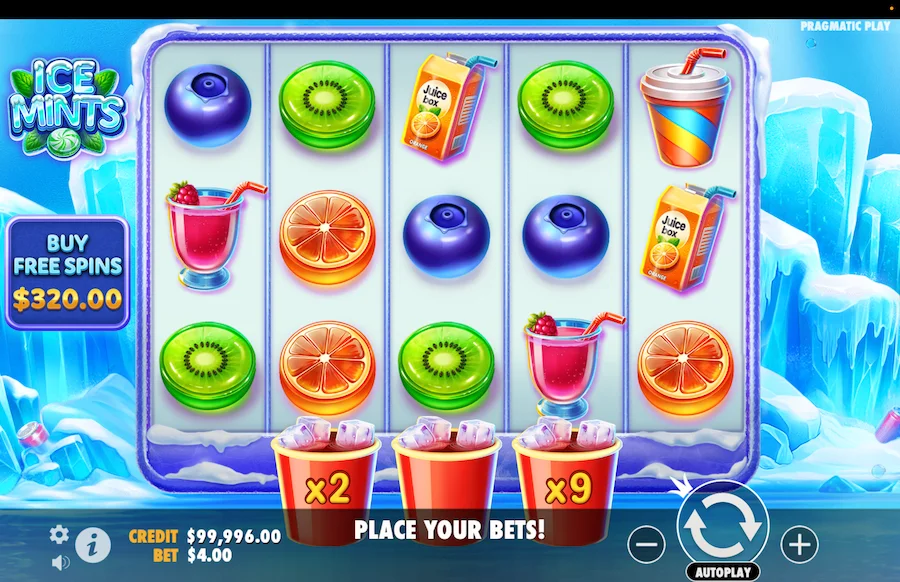
Task: Open settings with the gear icon
Action: [59, 534]
